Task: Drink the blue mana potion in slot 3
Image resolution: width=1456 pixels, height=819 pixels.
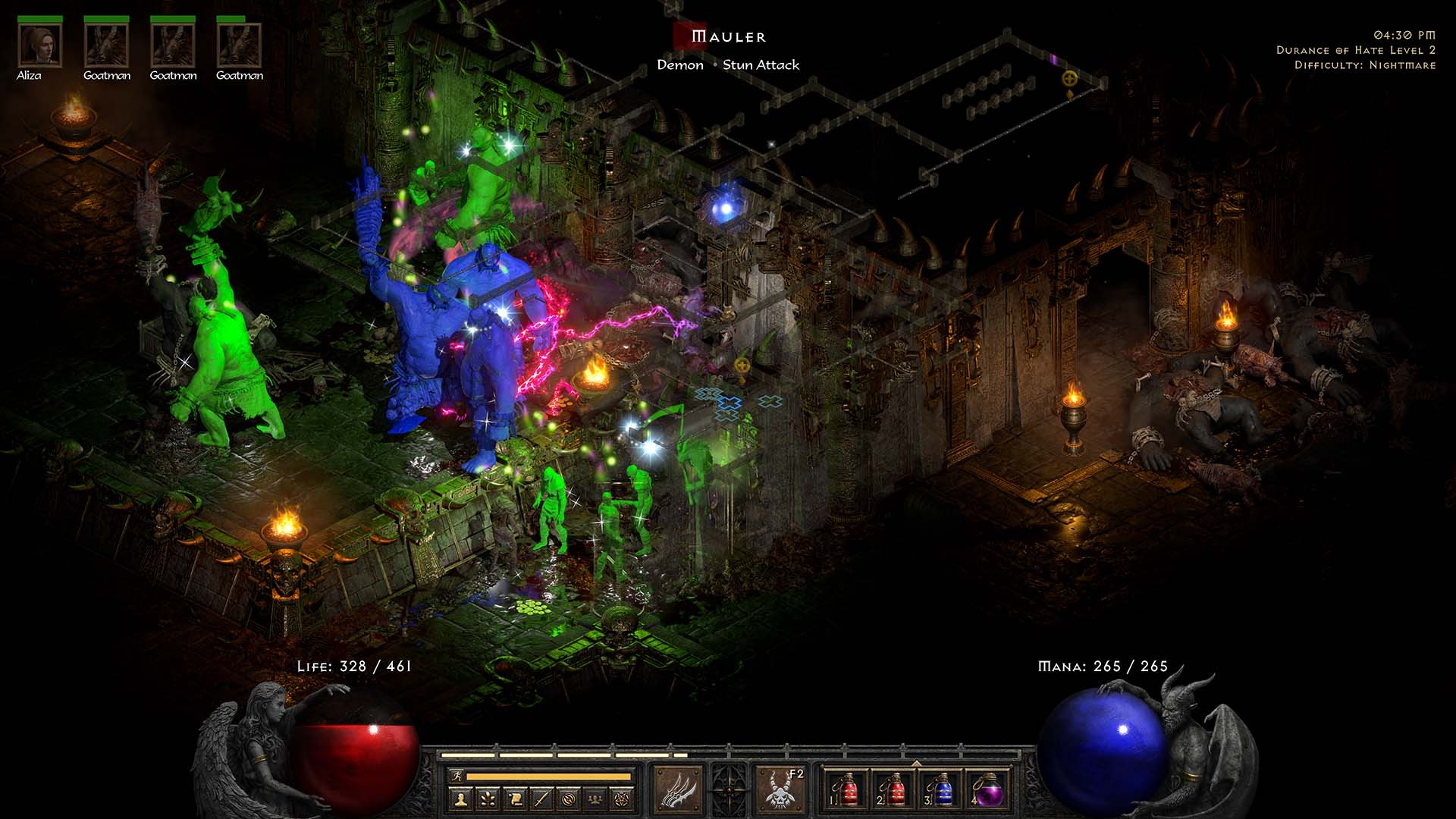Action: [x=942, y=790]
